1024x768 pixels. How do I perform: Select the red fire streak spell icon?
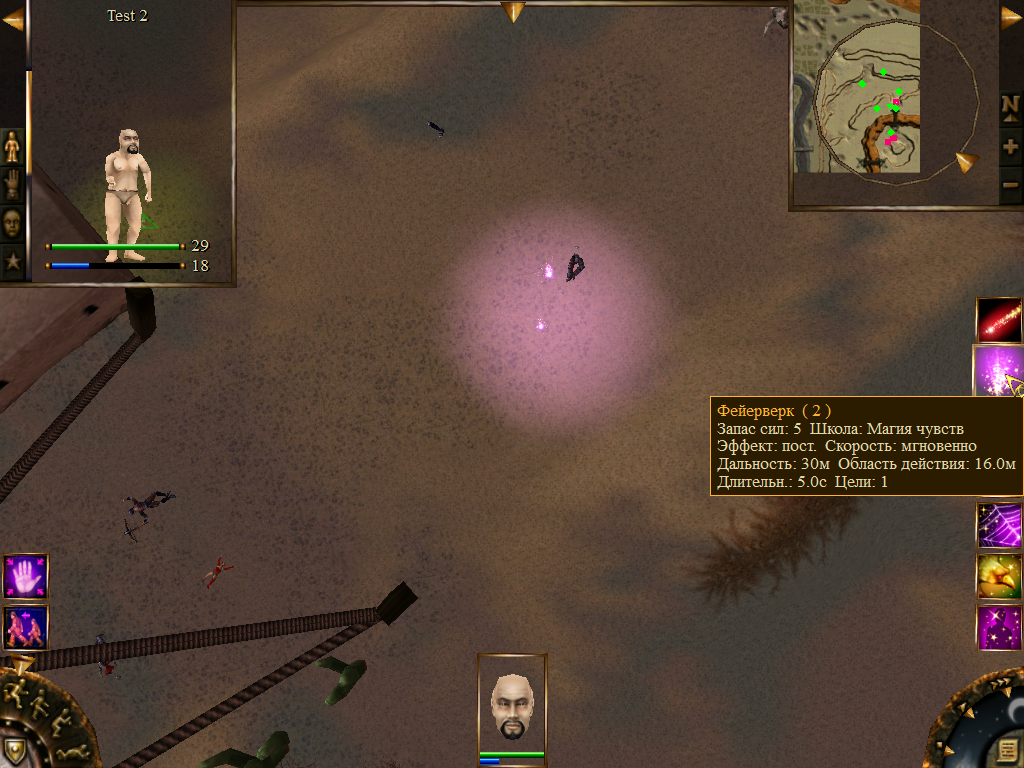pos(999,320)
